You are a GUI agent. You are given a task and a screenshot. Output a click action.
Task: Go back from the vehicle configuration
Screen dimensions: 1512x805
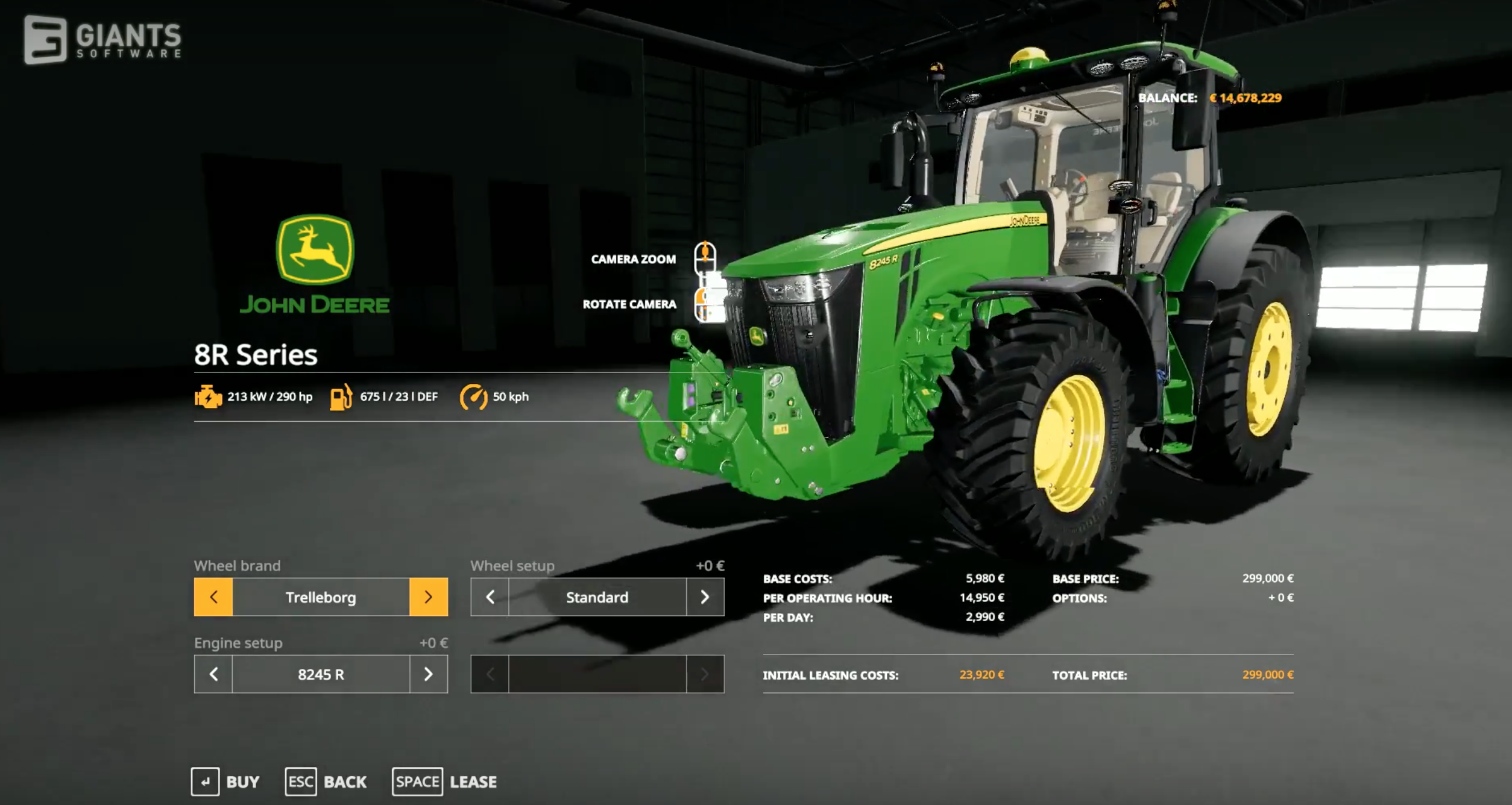pos(326,782)
